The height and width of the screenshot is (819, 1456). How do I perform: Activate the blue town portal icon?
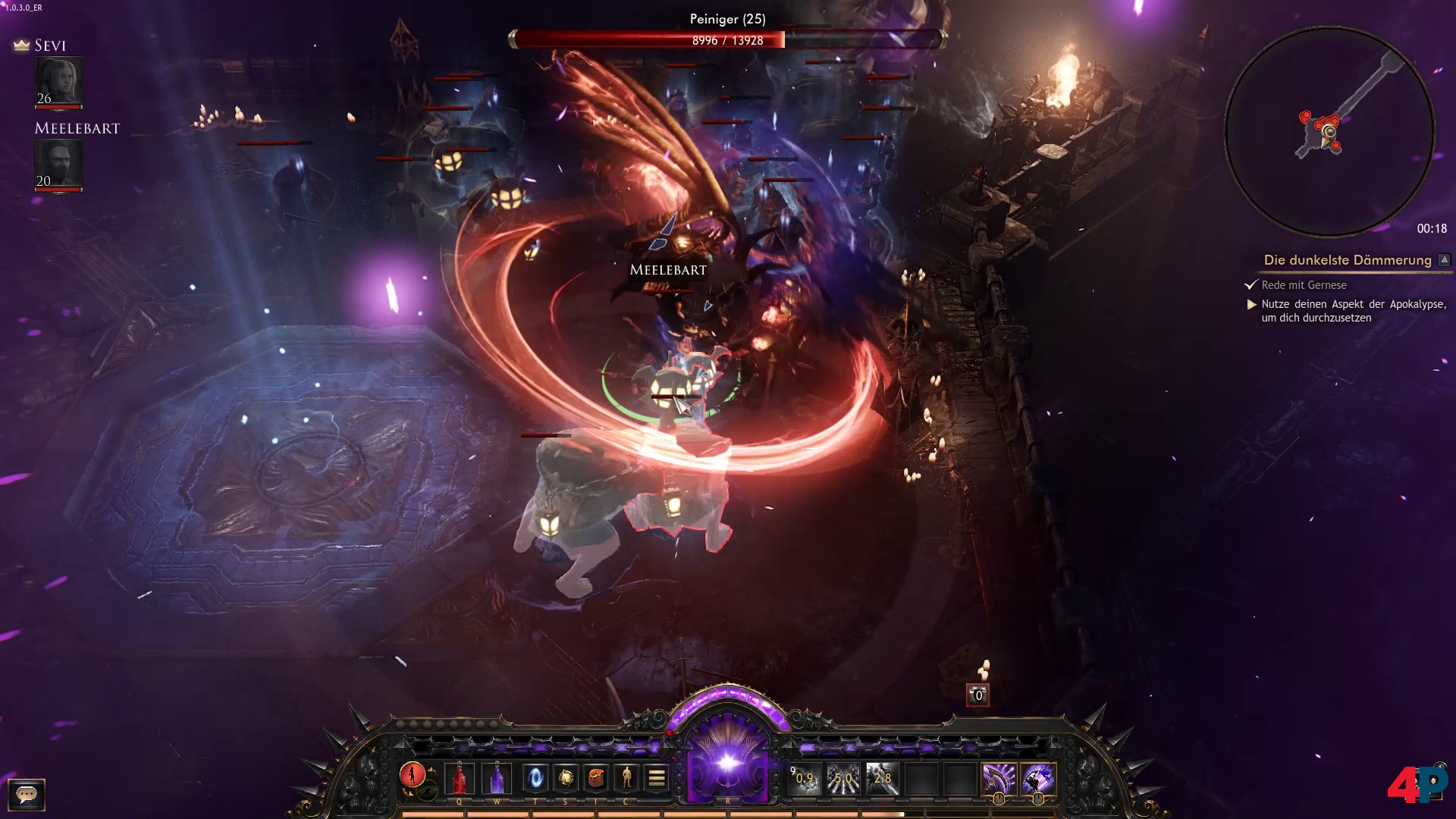pos(535,778)
